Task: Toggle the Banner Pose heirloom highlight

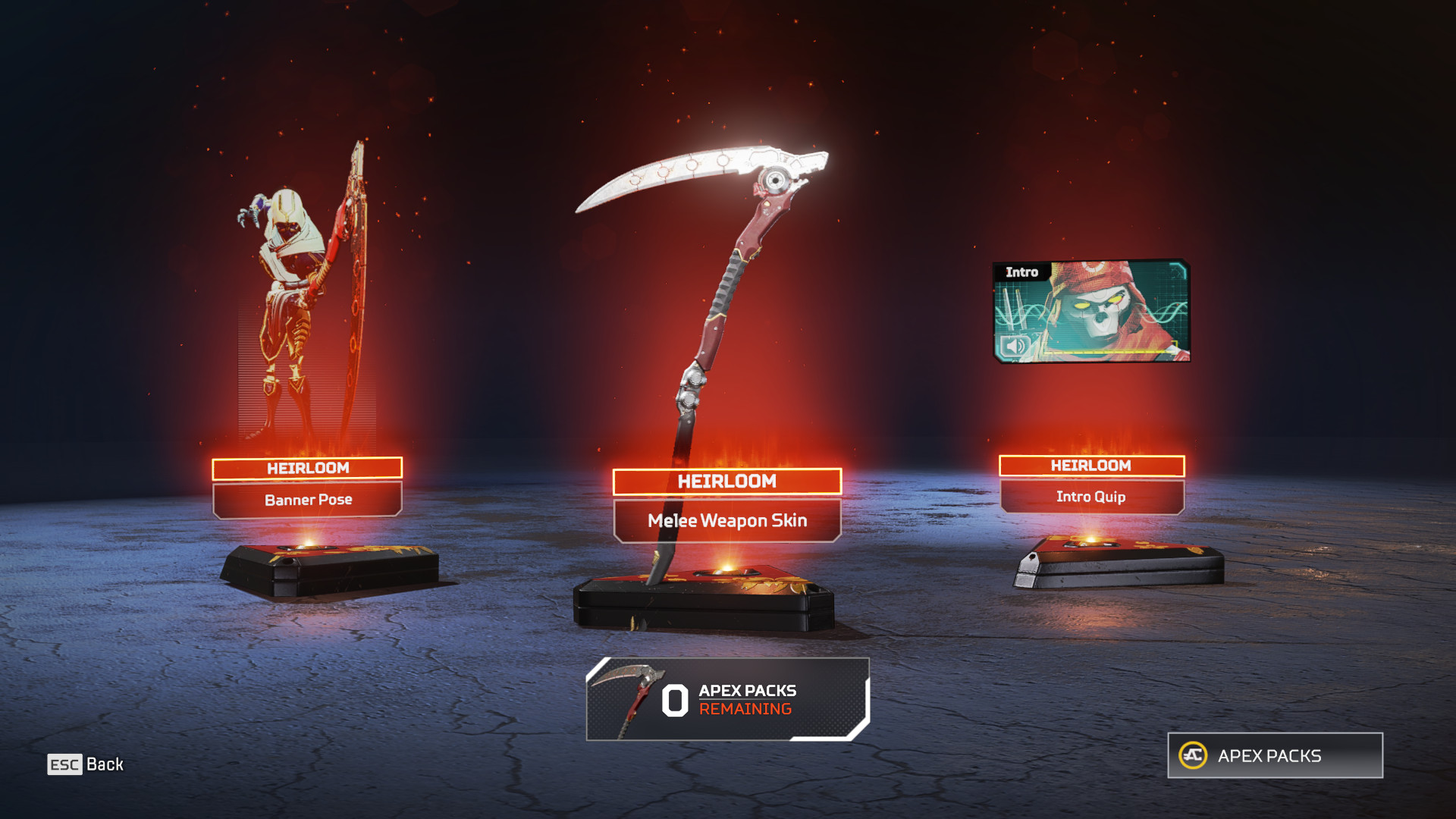Action: (307, 468)
